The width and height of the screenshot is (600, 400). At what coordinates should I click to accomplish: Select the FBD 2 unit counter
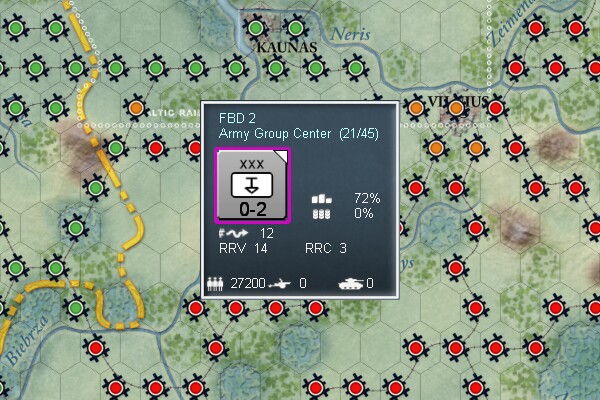(x=252, y=186)
